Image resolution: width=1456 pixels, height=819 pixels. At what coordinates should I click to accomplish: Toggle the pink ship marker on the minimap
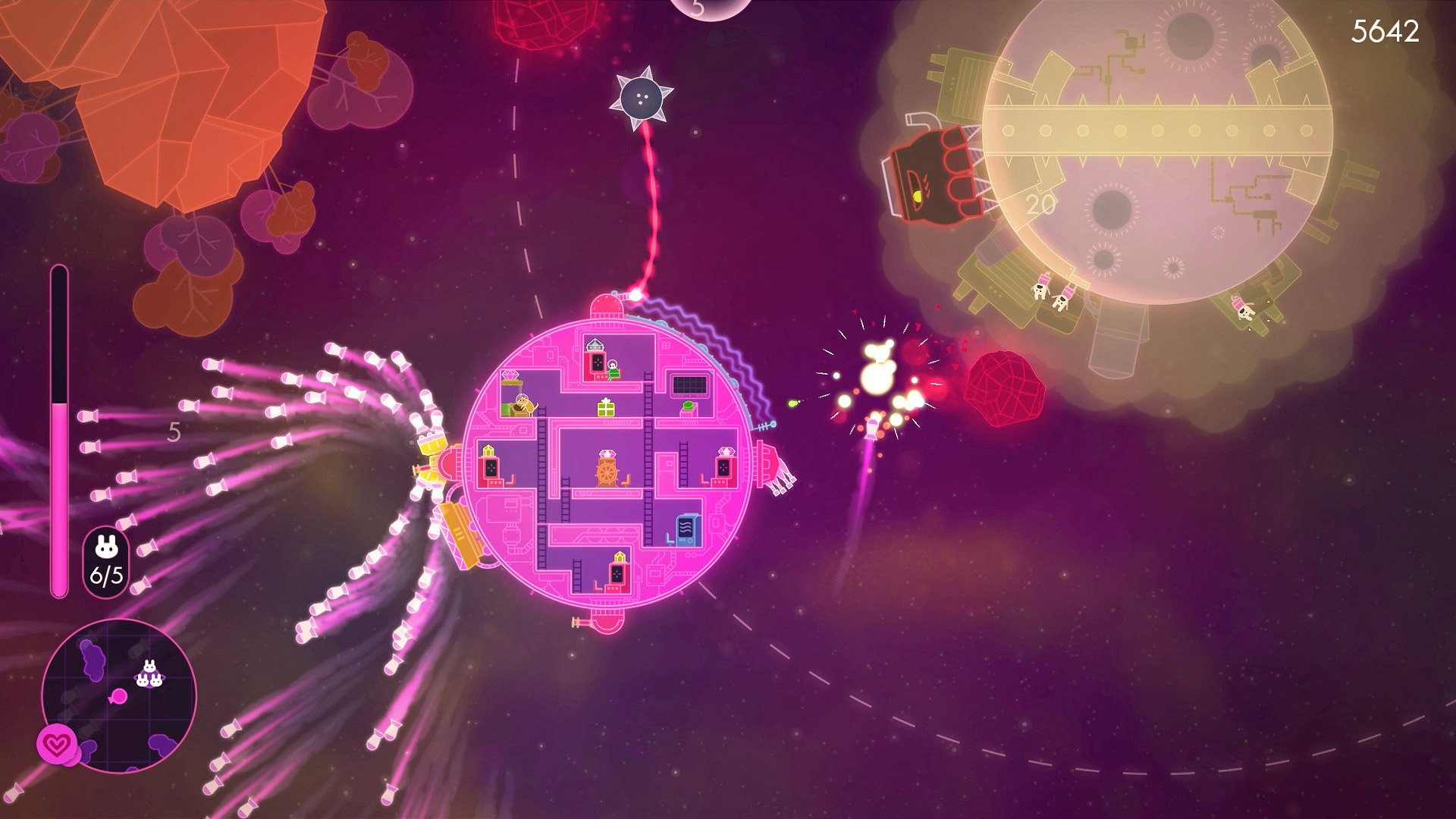pos(119,696)
